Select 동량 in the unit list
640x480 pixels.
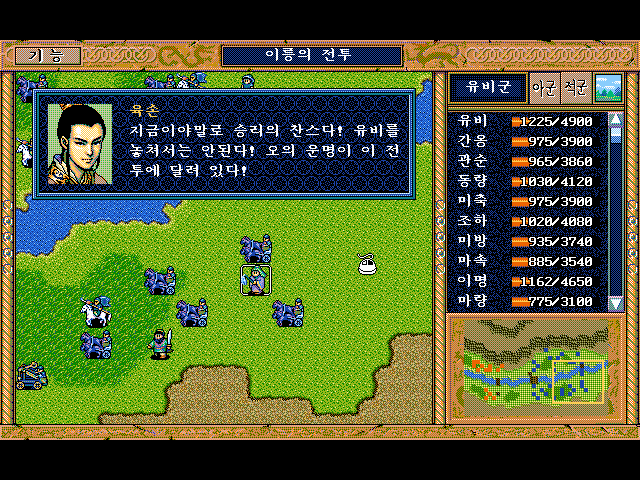470,181
